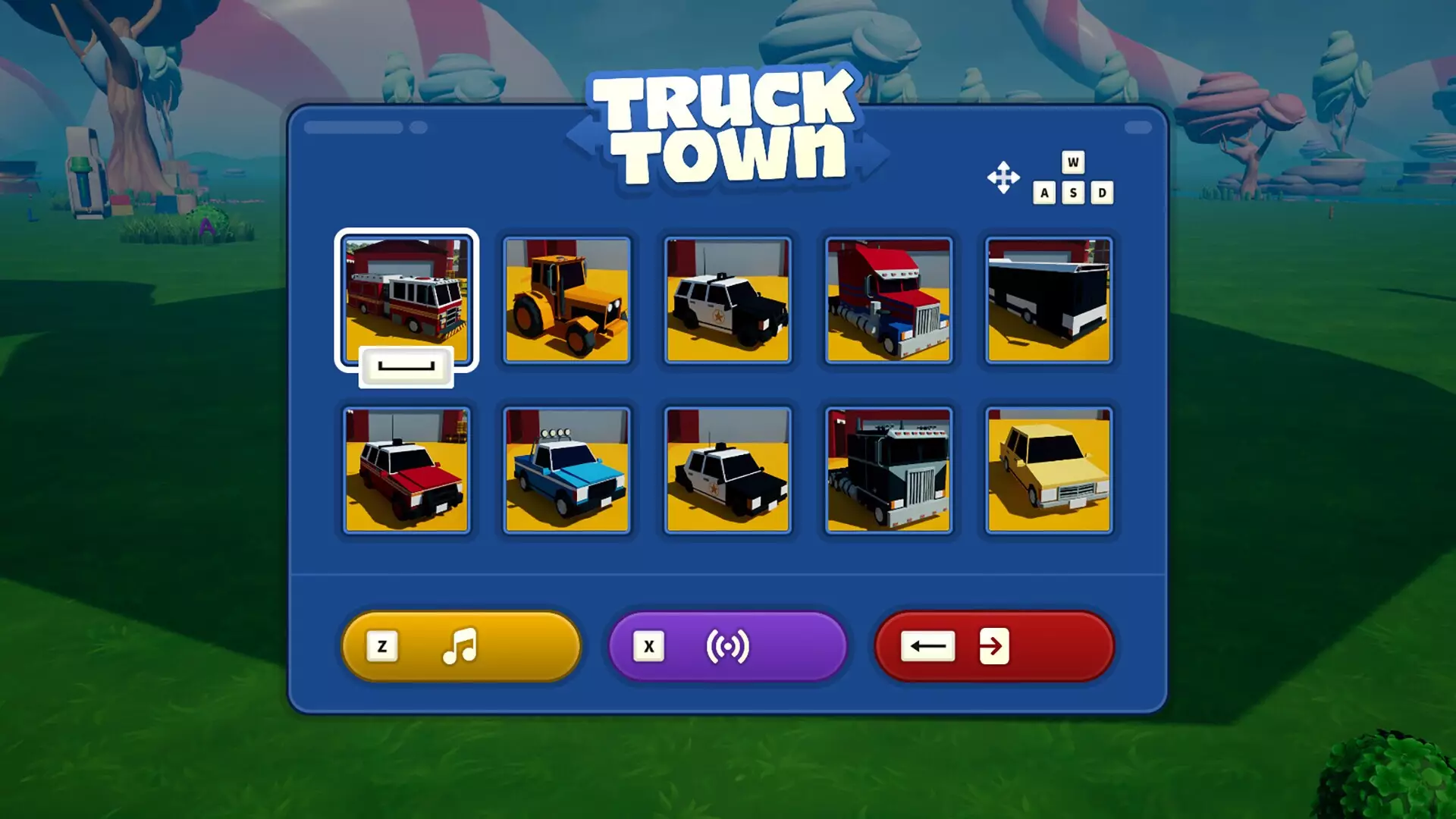Select the black police SUV vehicle
This screenshot has height=819, width=1456.
click(727, 301)
